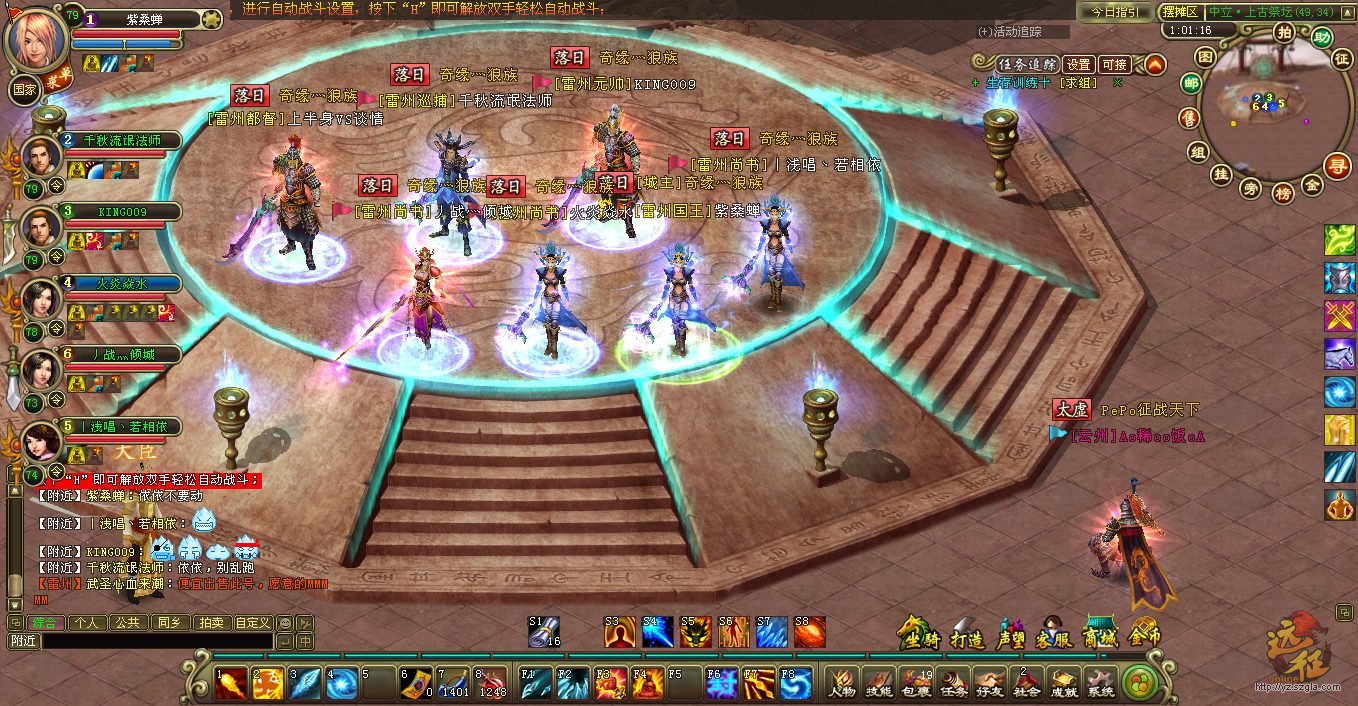Open the 商城 item shop
Screen dimensions: 1358x706
click(x=1101, y=632)
